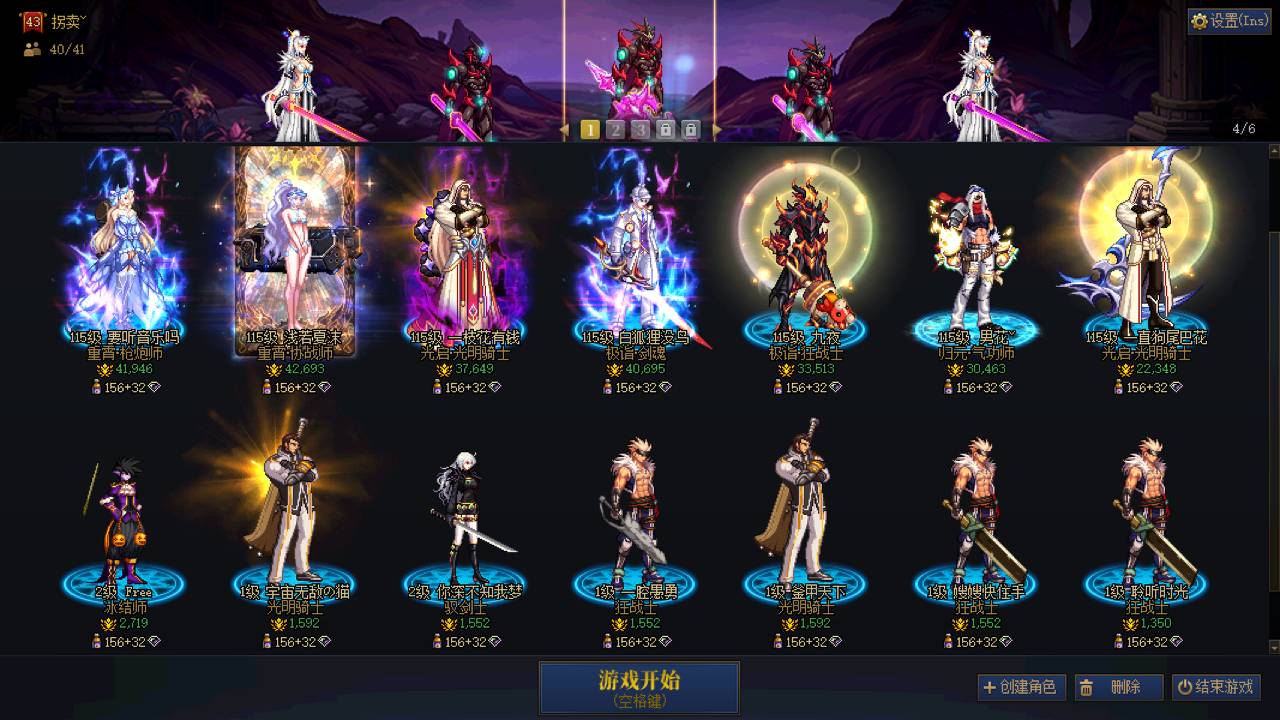Click the right golden arrow after slot tabs
The width and height of the screenshot is (1280, 720).
(718, 128)
